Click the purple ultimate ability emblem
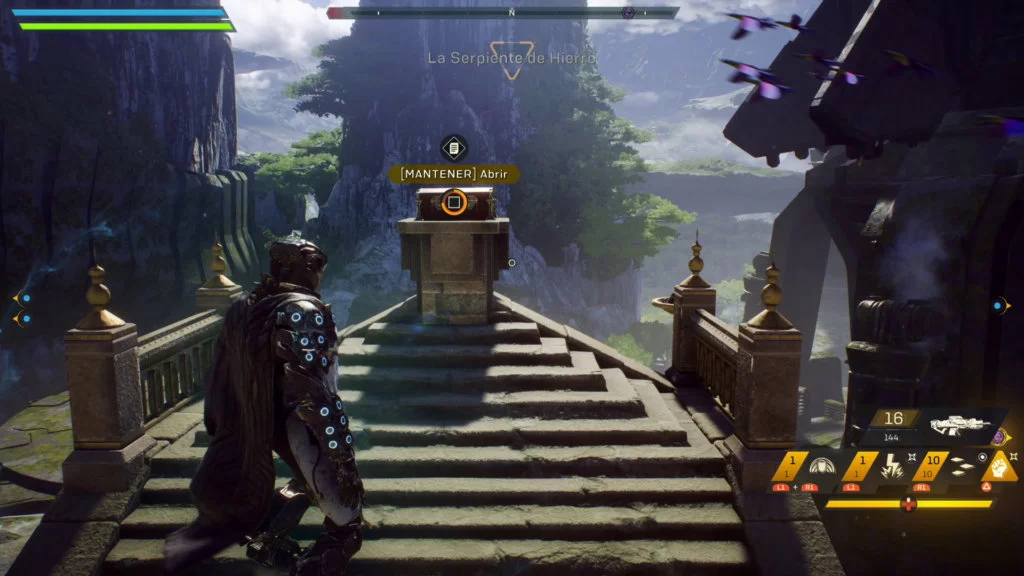The width and height of the screenshot is (1024, 576). (998, 436)
